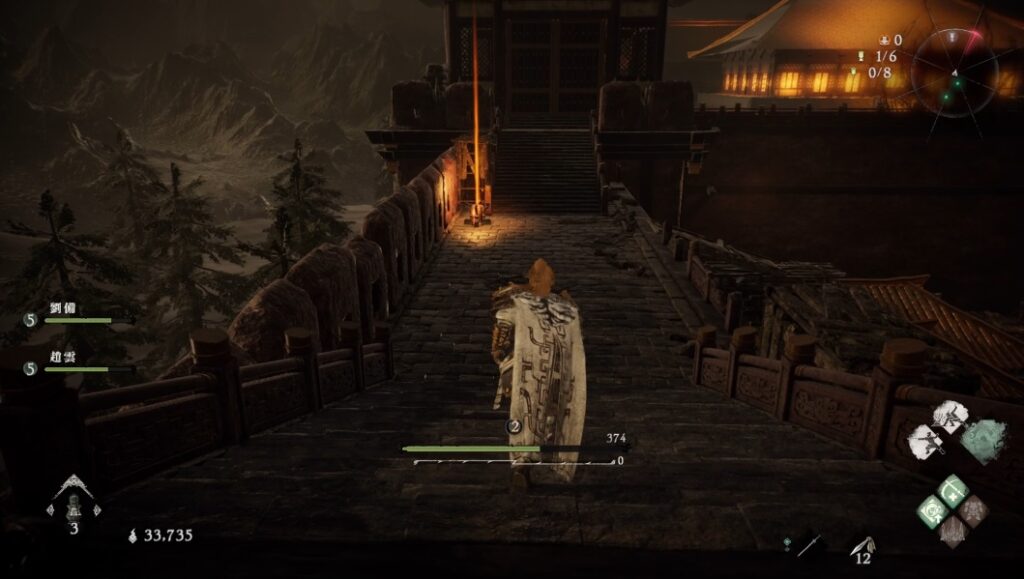Summon the teal divine beast icon
Screen dimensions: 1024x579
click(982, 439)
